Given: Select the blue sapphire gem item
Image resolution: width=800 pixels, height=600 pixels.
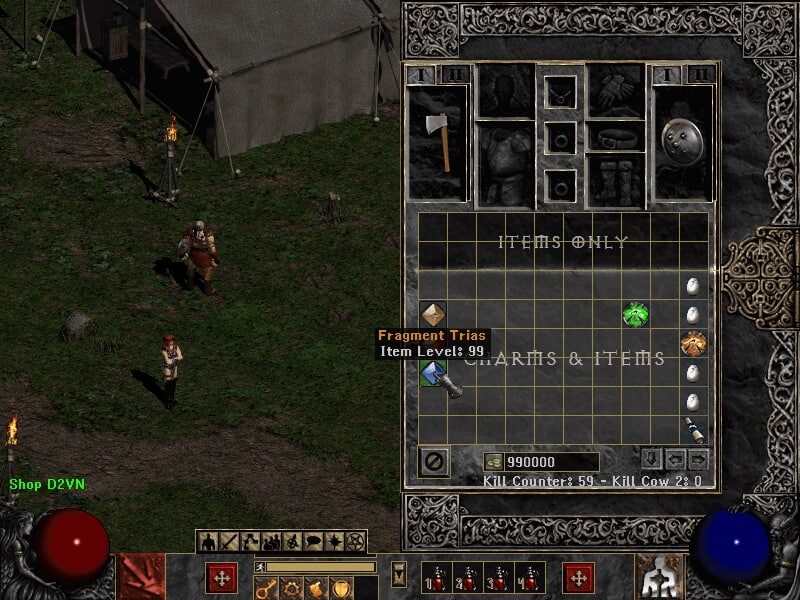Looking at the screenshot, I should (433, 374).
